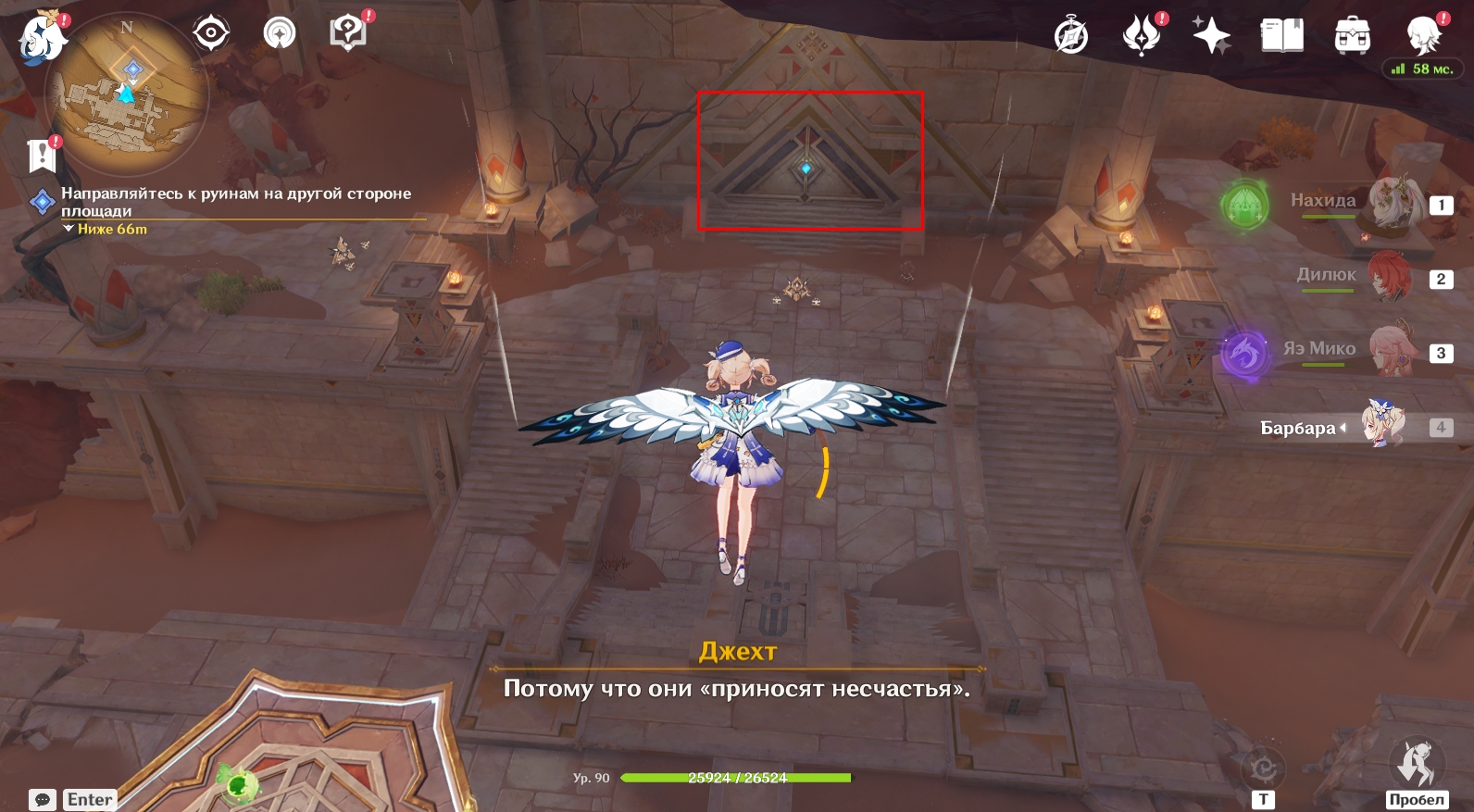Viewport: 1474px width, 812px height.
Task: Open the chat speech bubble button
Action: coord(43,799)
